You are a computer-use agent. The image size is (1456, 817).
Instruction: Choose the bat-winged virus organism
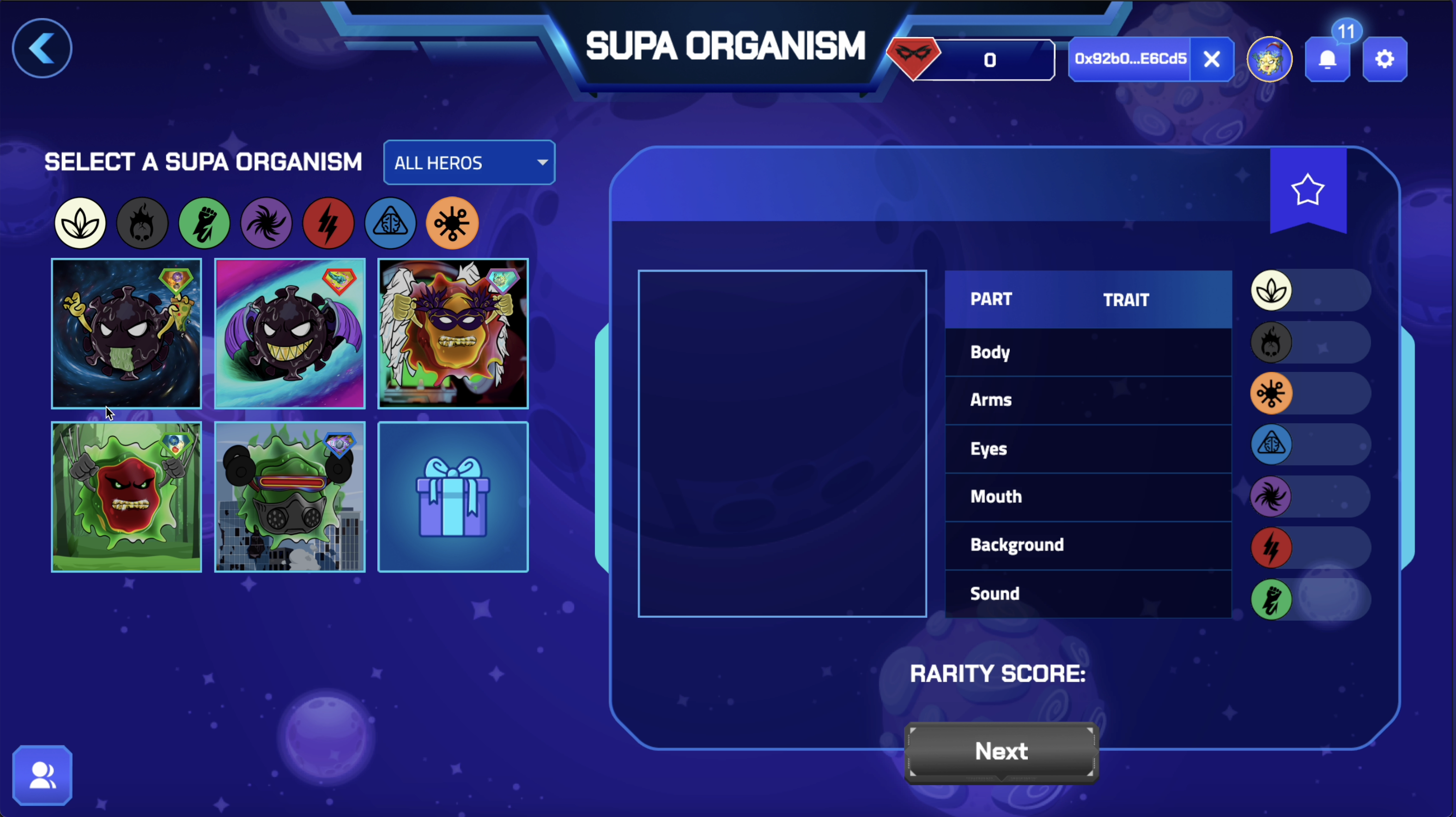pyautogui.click(x=289, y=334)
